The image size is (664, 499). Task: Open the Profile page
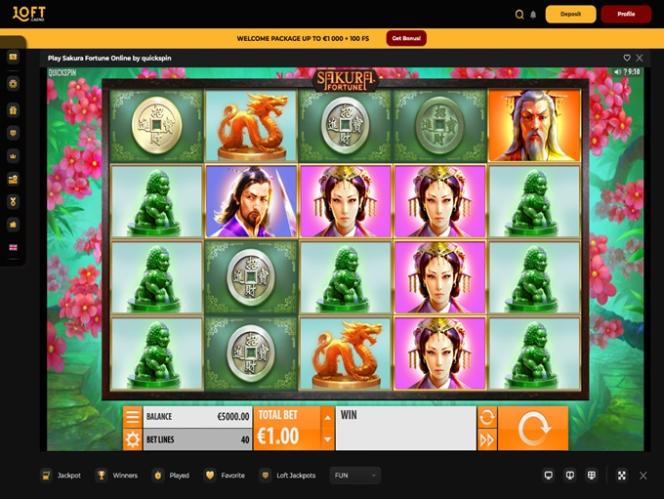click(x=626, y=14)
